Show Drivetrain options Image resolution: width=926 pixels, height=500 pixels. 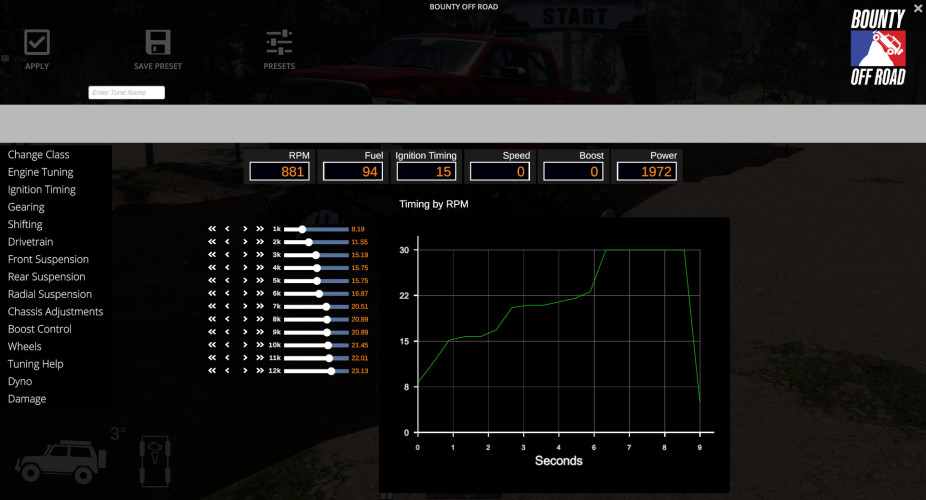coord(31,242)
